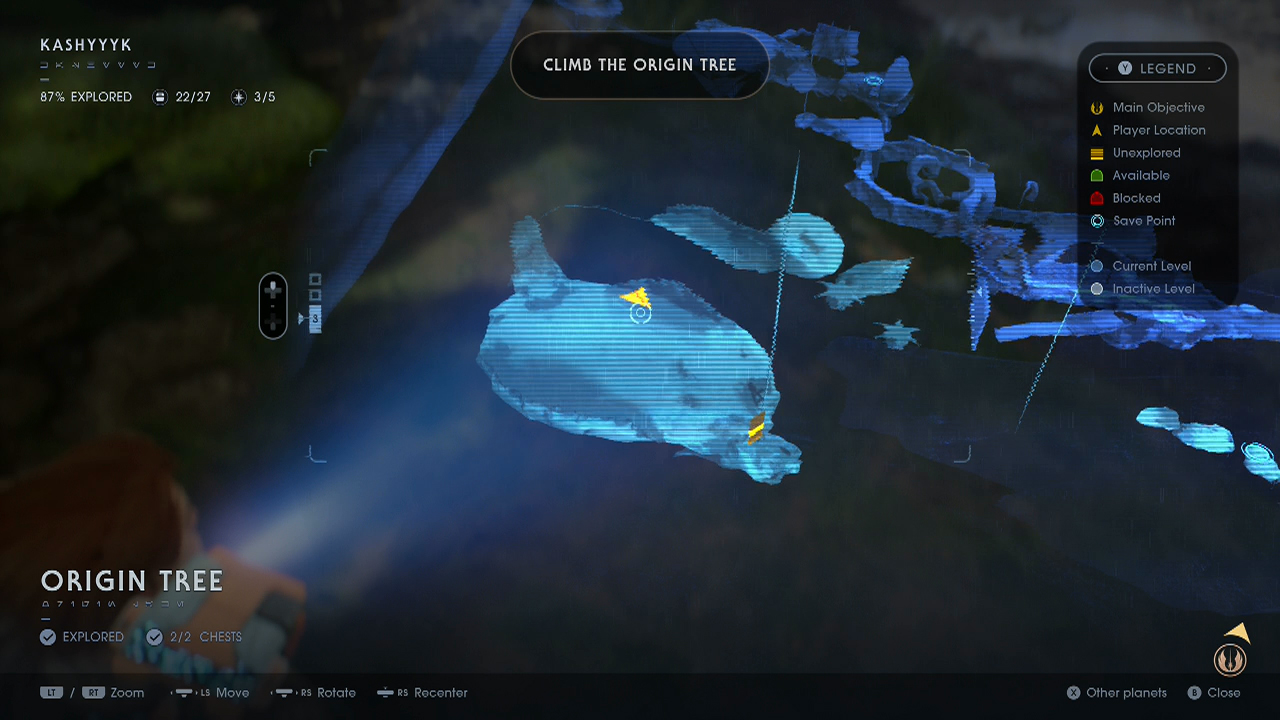
Task: Click the Climb The Origin Tree objective banner
Action: [640, 64]
